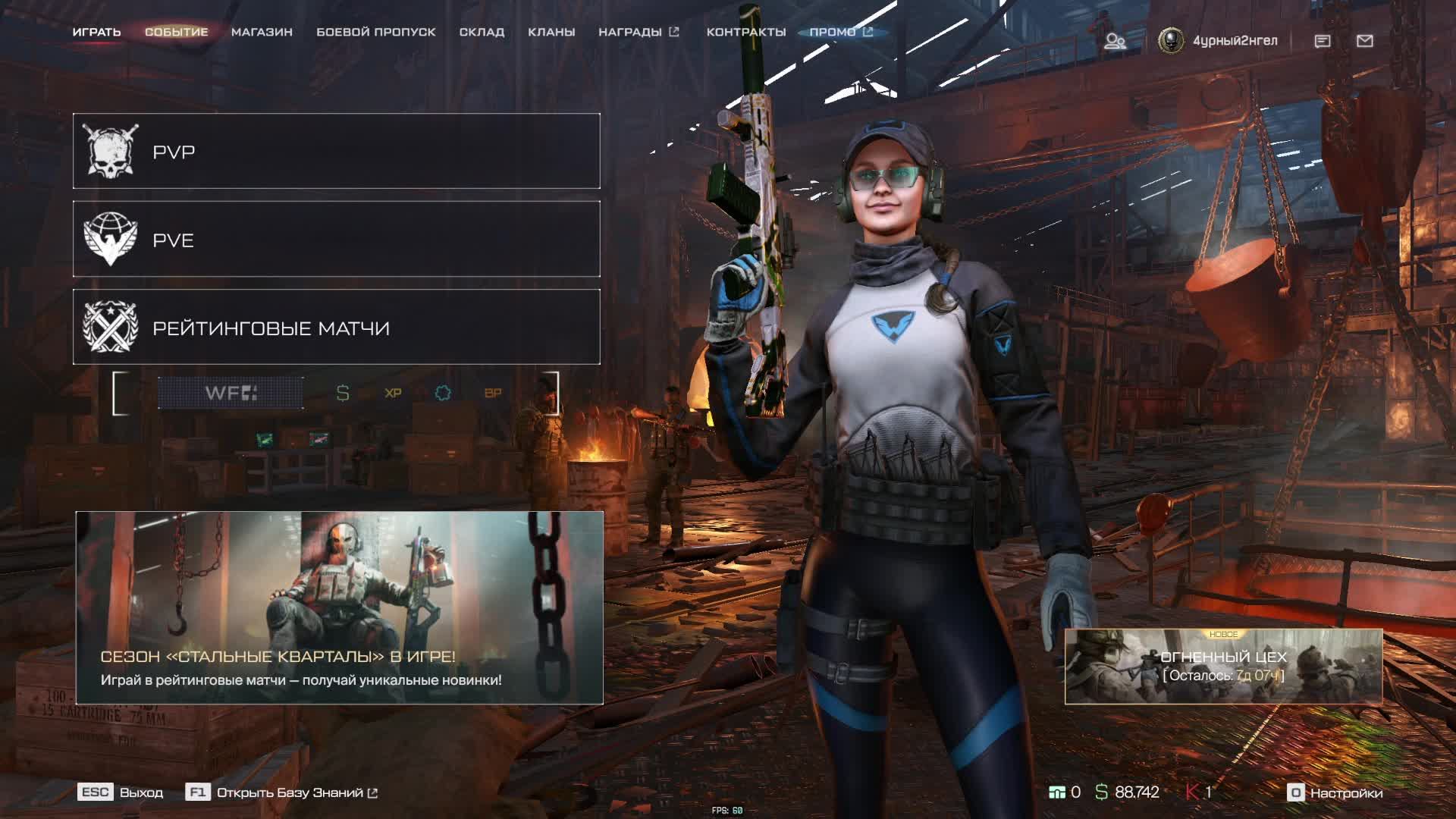Image resolution: width=1456 pixels, height=819 pixels.
Task: Open the МАГАЗИН shop tab
Action: pyautogui.click(x=262, y=32)
